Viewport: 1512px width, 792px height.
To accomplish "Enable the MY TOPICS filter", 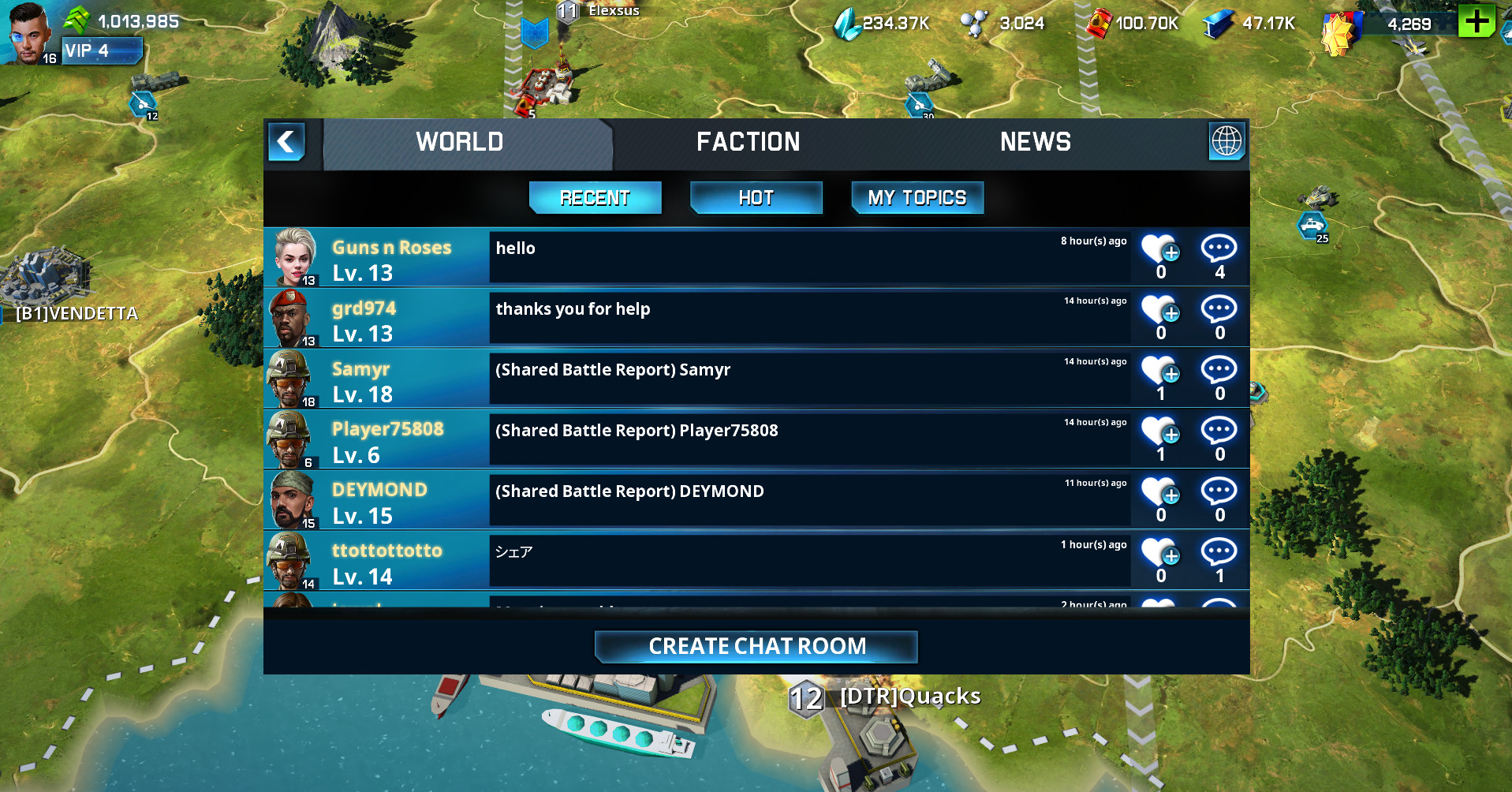I will click(x=917, y=197).
